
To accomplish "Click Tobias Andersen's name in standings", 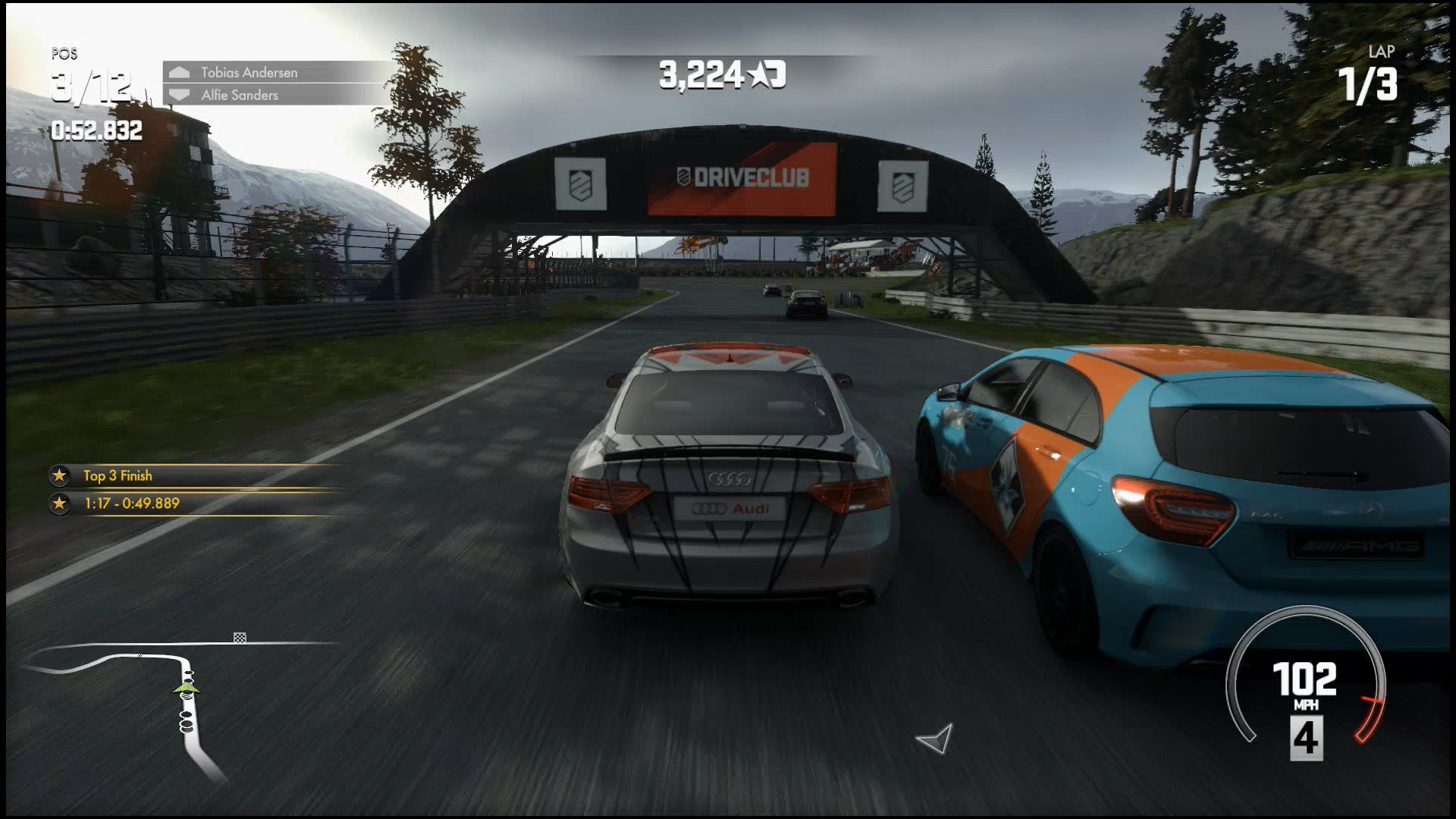I will coord(249,72).
